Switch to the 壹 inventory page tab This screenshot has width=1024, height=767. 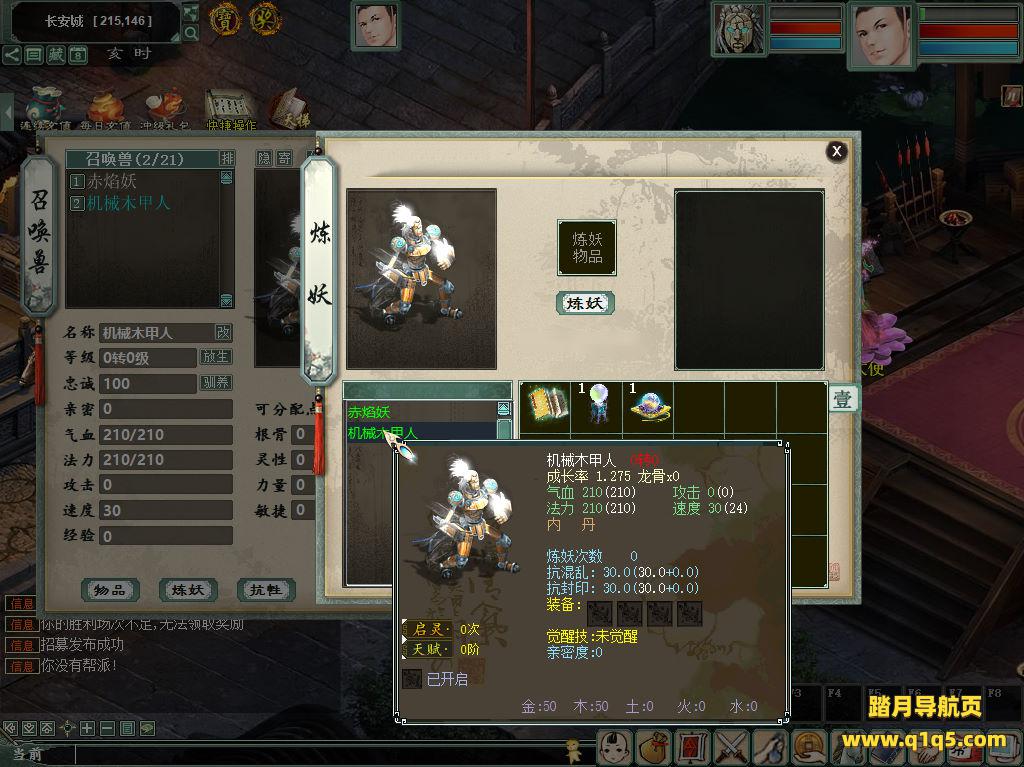843,399
